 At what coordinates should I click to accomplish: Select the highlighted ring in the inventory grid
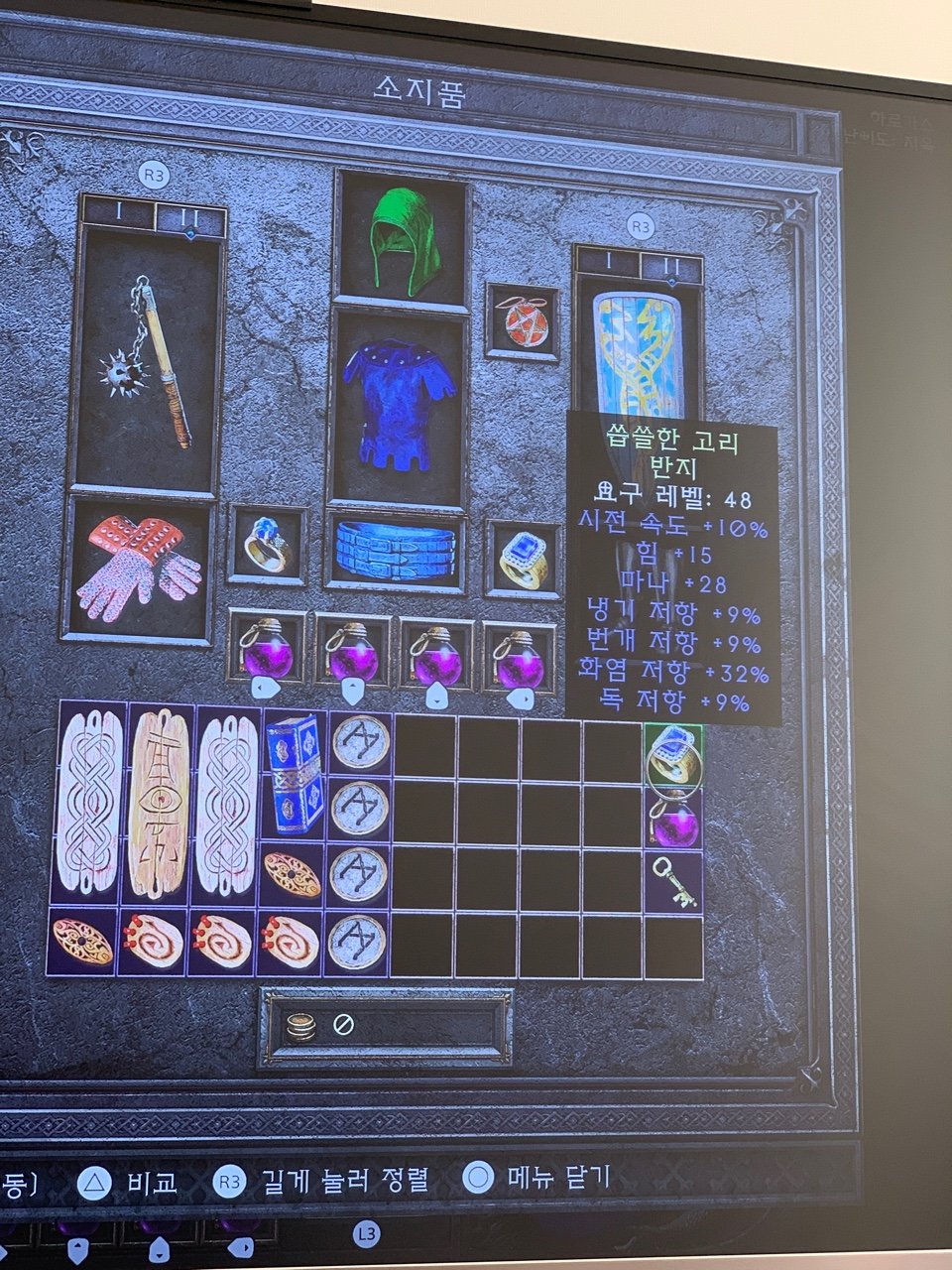[x=674, y=755]
